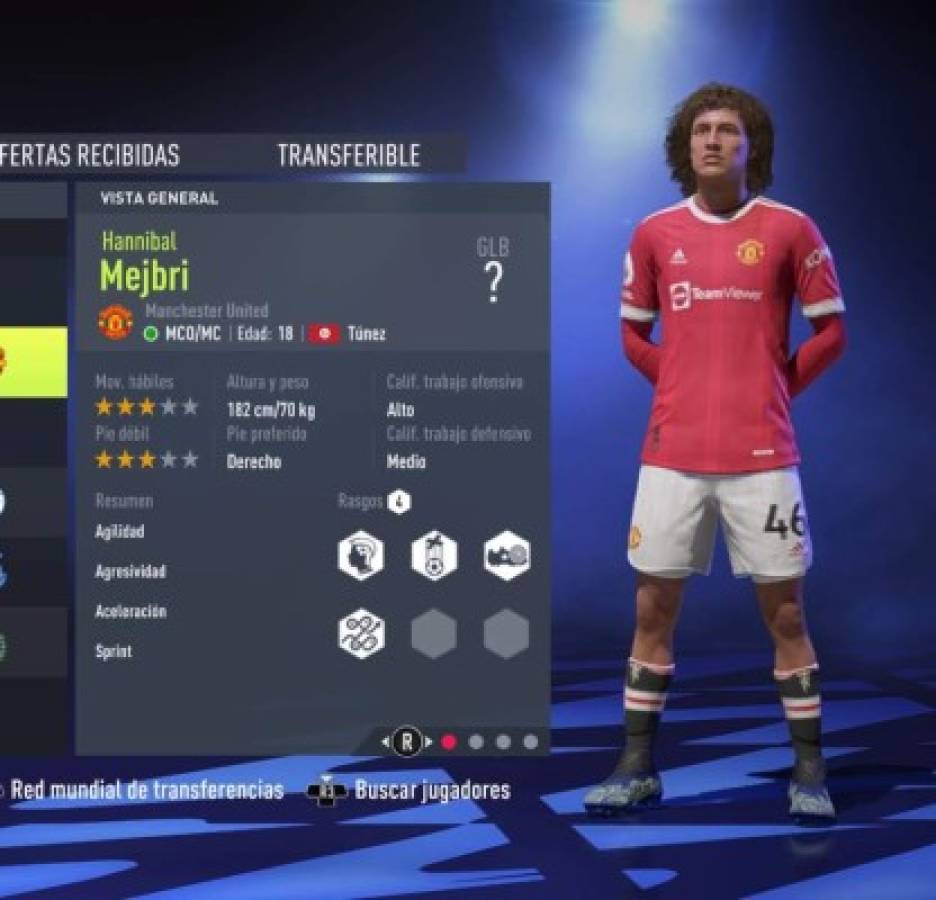Select the player-with-ball trait icon

point(434,556)
